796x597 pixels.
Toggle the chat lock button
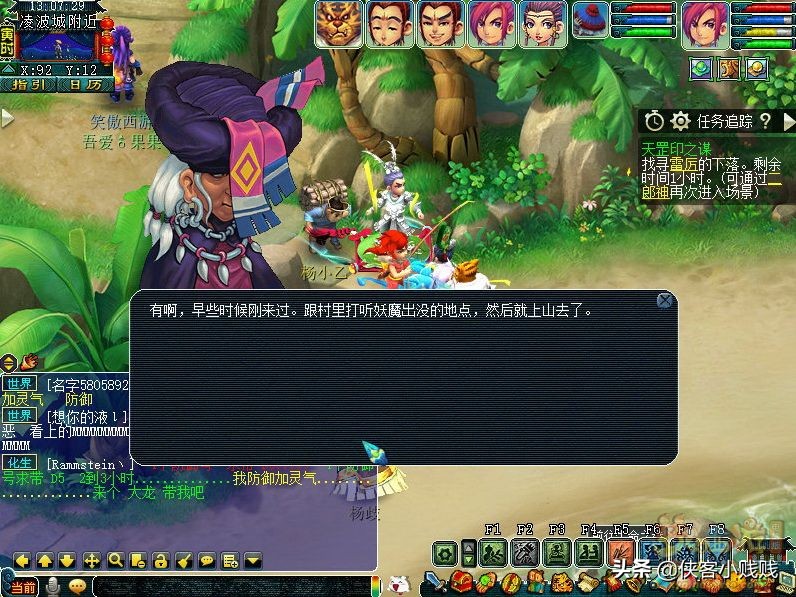pos(161,560)
